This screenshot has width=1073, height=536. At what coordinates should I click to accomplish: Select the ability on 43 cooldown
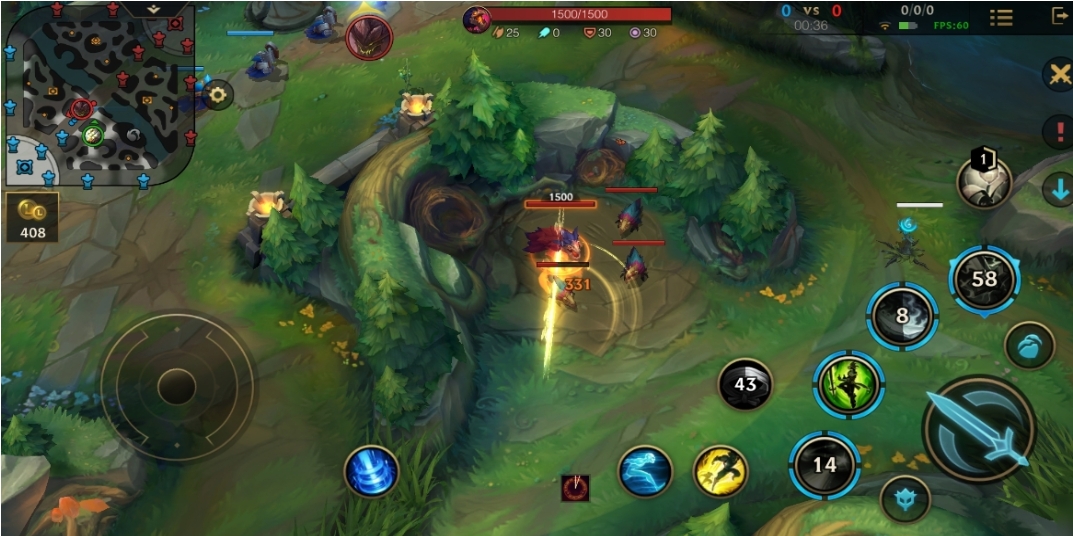(745, 384)
